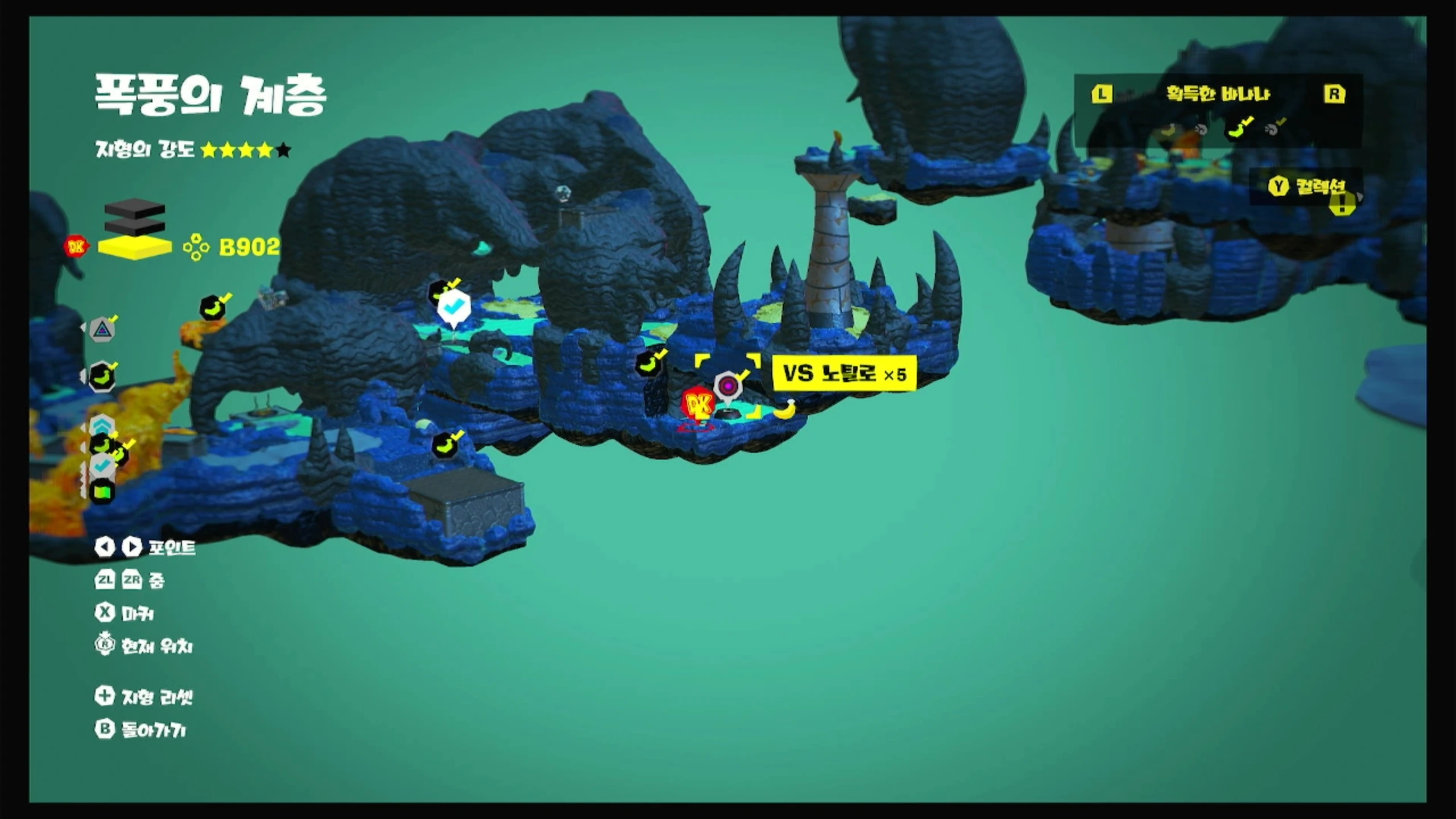Click the 지형 리셋 terrain reset option
1456x819 pixels.
tap(145, 697)
